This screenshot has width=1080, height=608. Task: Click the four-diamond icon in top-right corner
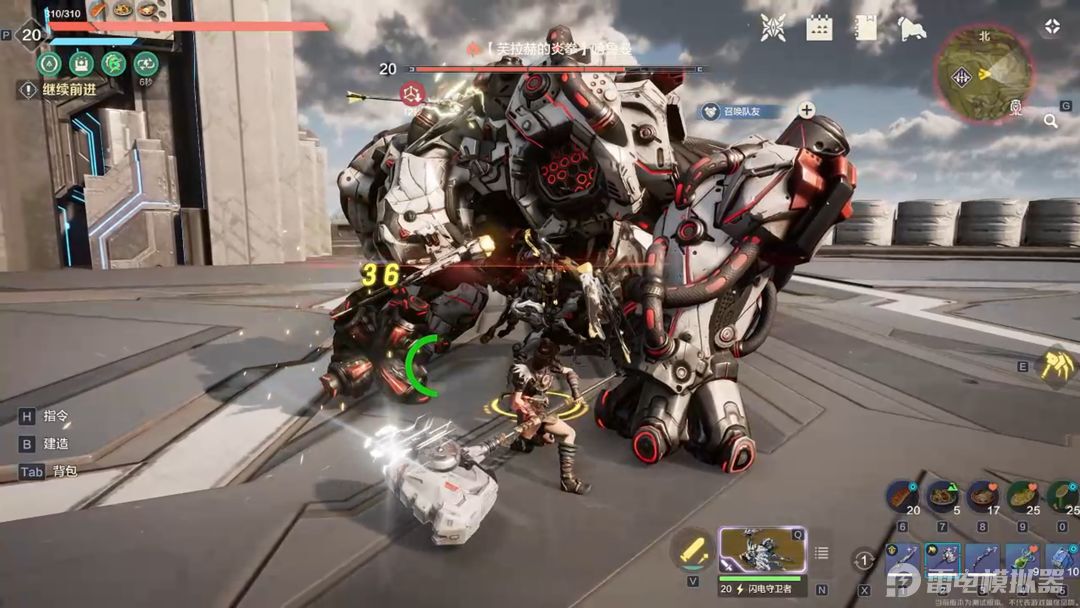pos(1051,27)
